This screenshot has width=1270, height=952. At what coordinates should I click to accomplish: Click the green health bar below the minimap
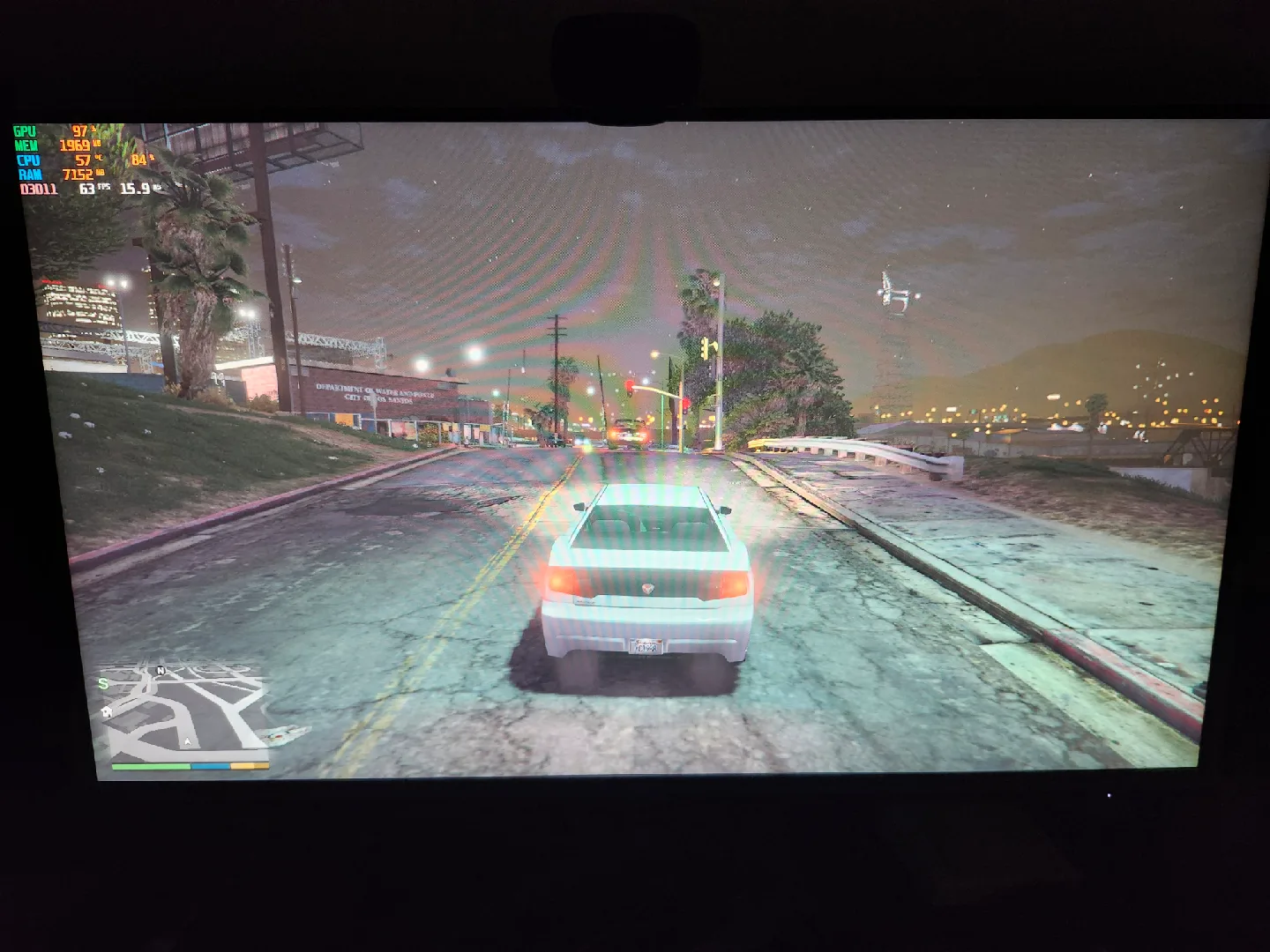(x=151, y=766)
